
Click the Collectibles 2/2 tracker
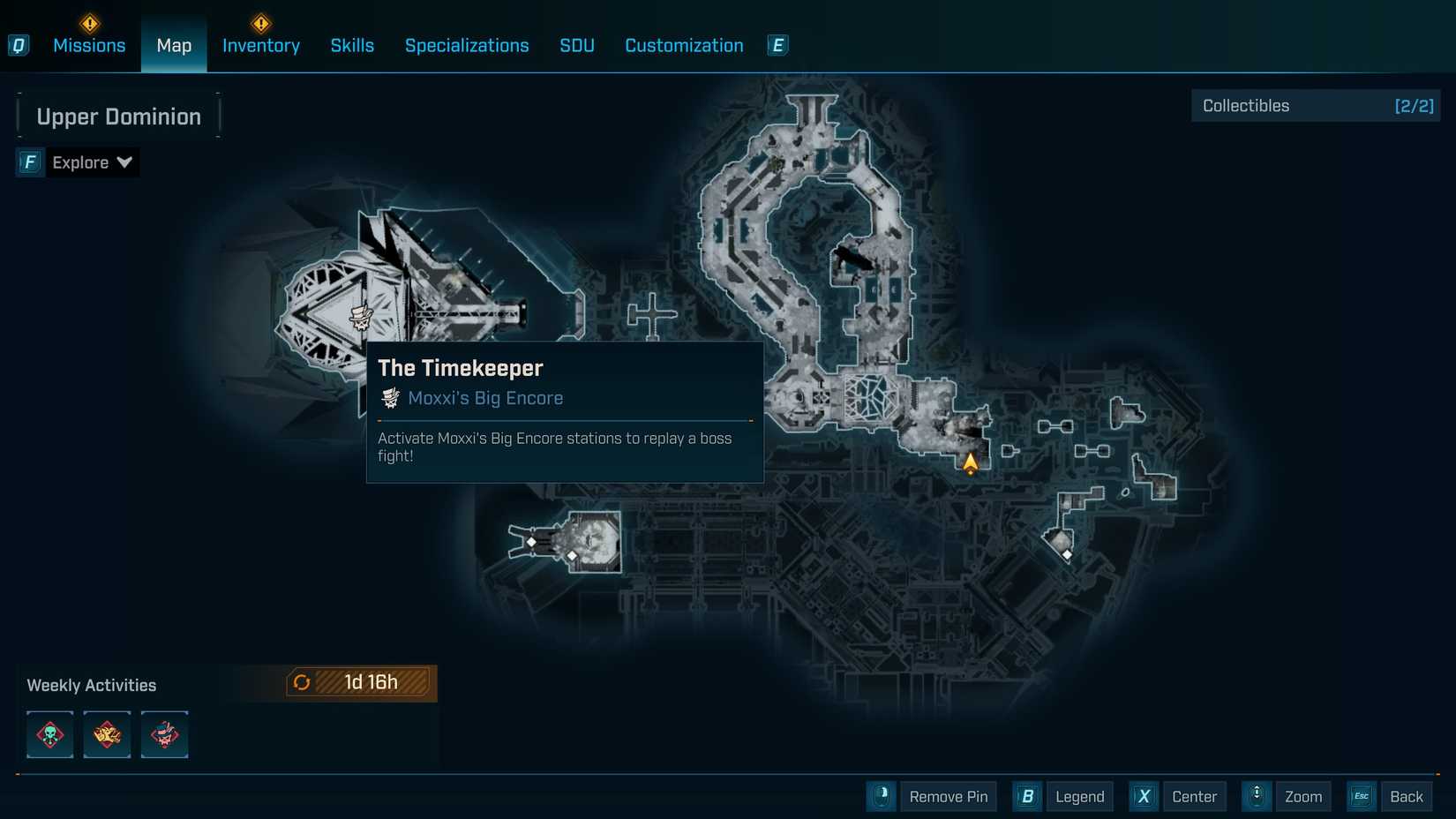[x=1315, y=105]
